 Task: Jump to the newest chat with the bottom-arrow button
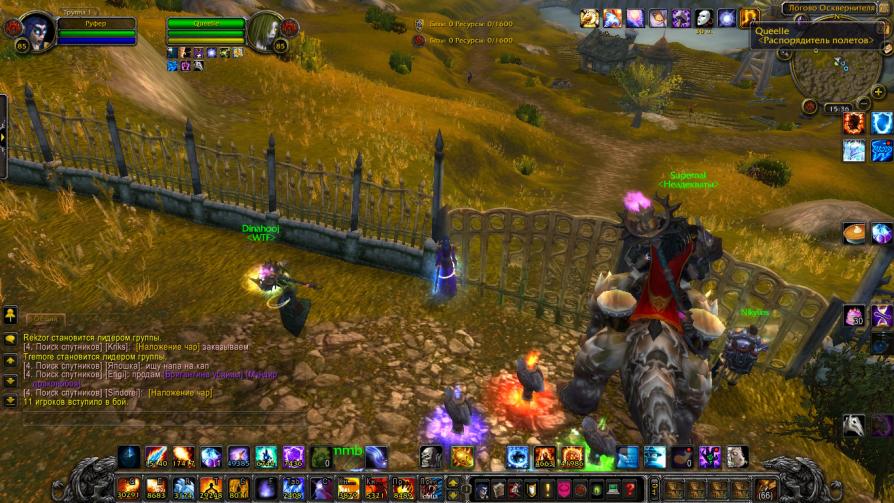pos(10,398)
